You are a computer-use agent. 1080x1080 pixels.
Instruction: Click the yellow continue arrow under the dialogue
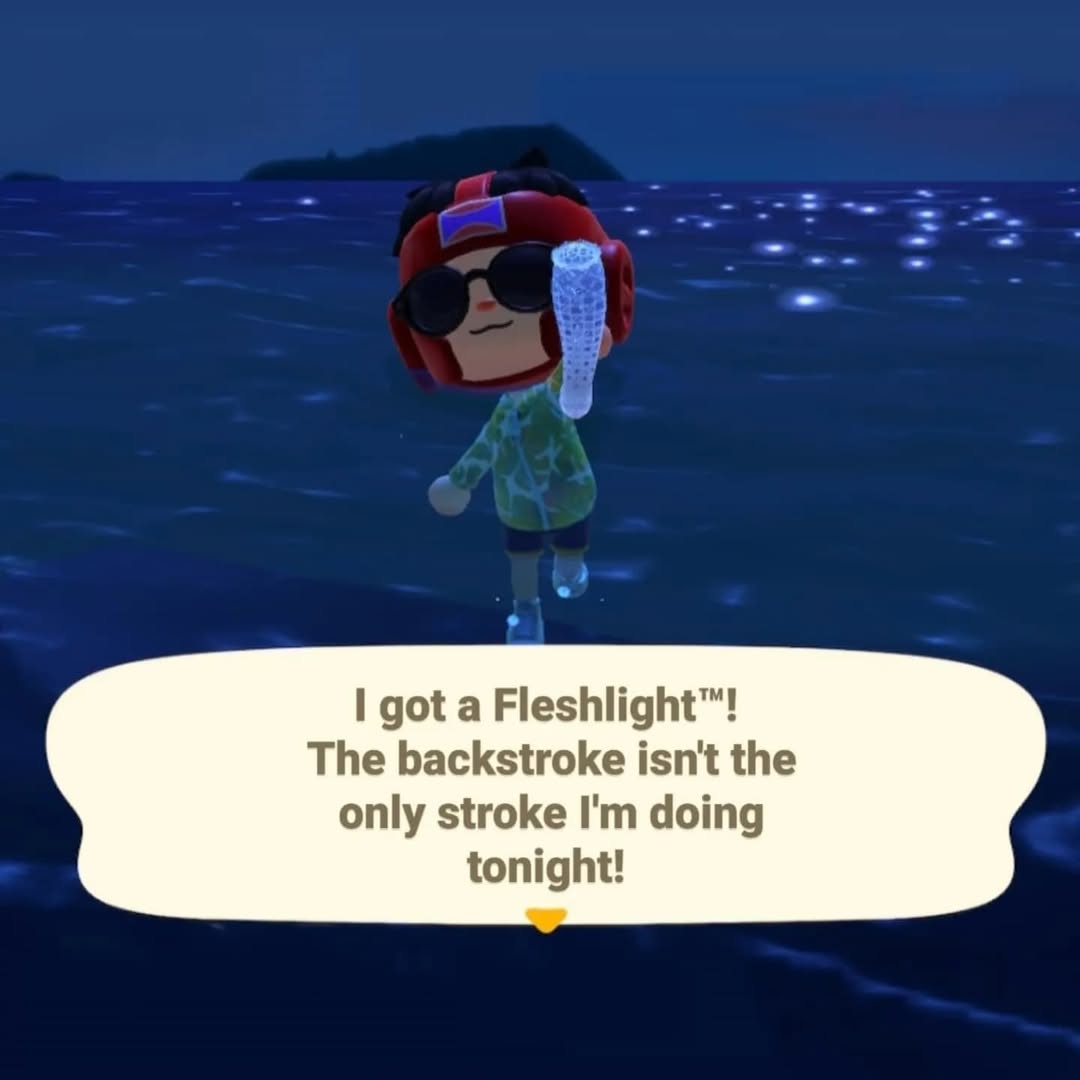pos(545,918)
